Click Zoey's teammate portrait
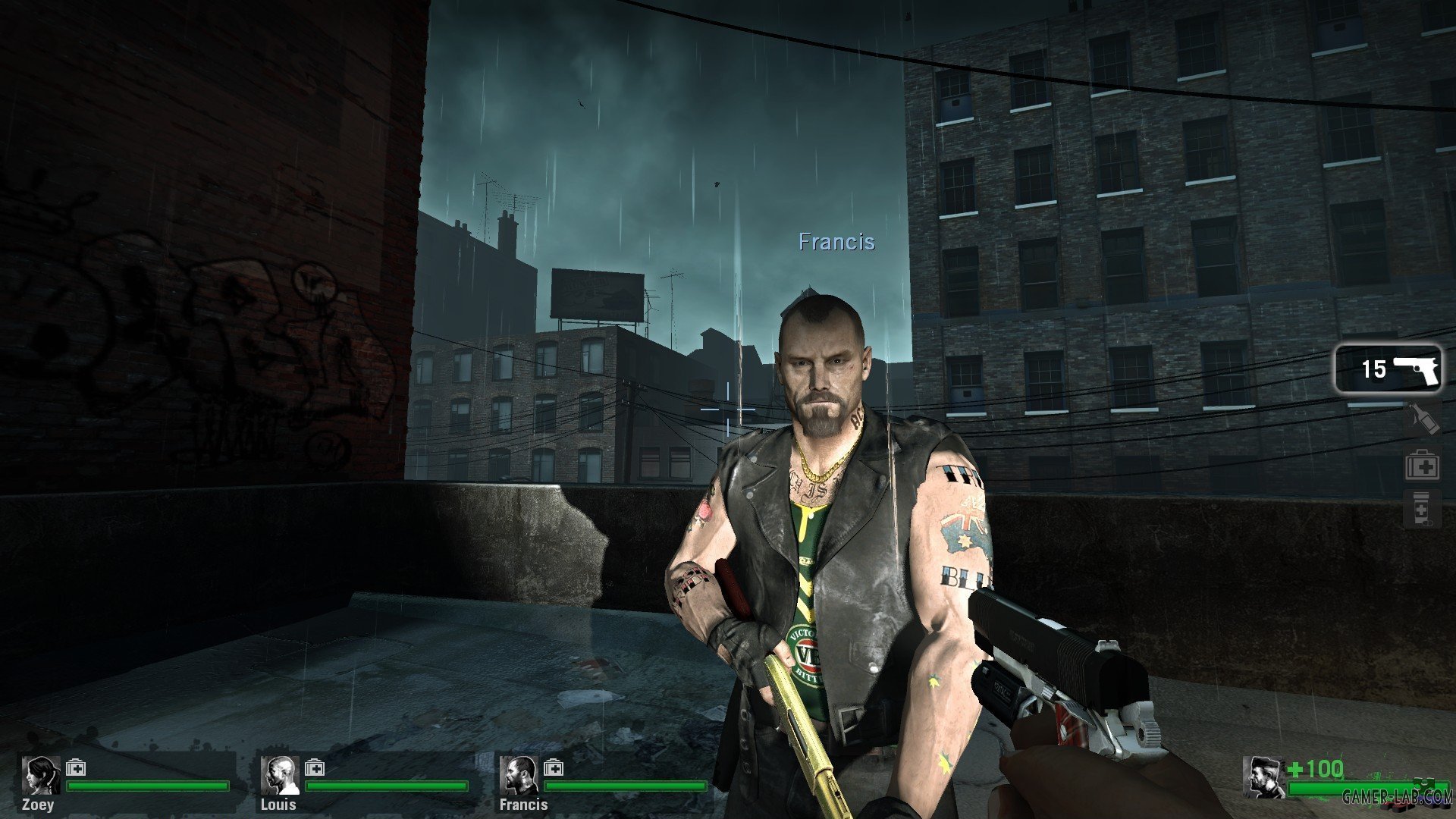This screenshot has height=819, width=1456. point(40,775)
